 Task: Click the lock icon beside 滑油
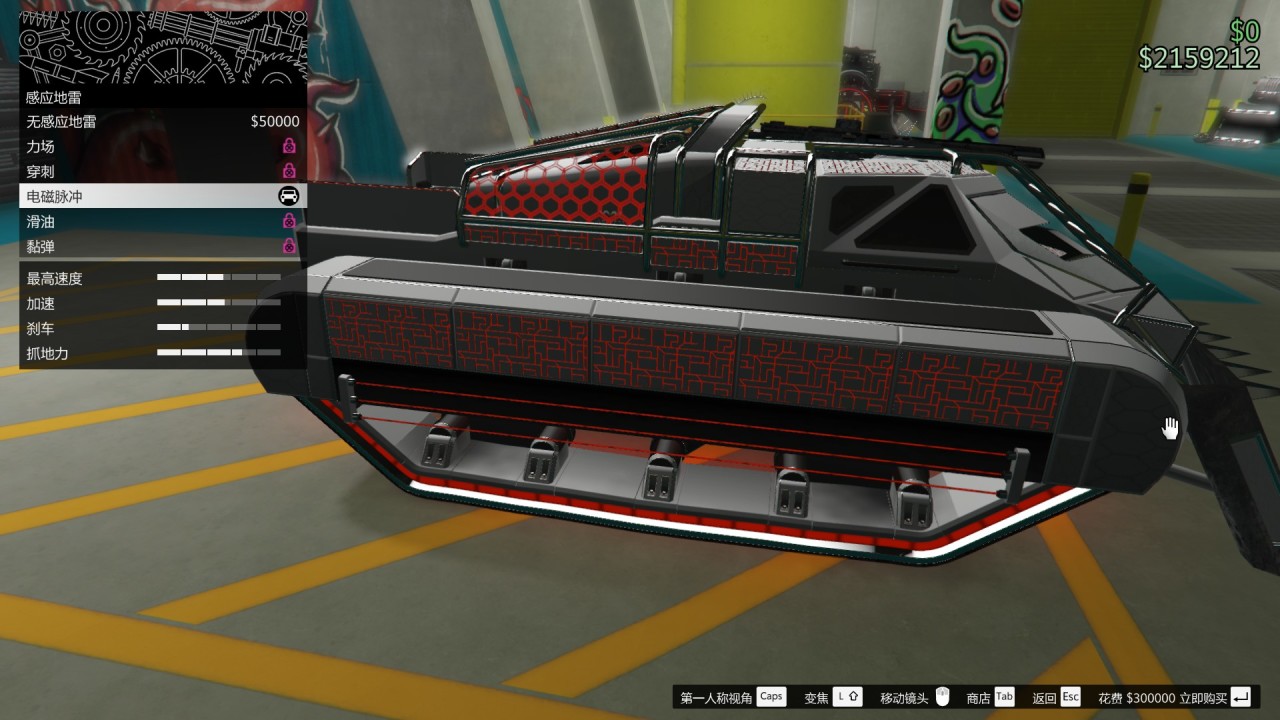[289, 221]
